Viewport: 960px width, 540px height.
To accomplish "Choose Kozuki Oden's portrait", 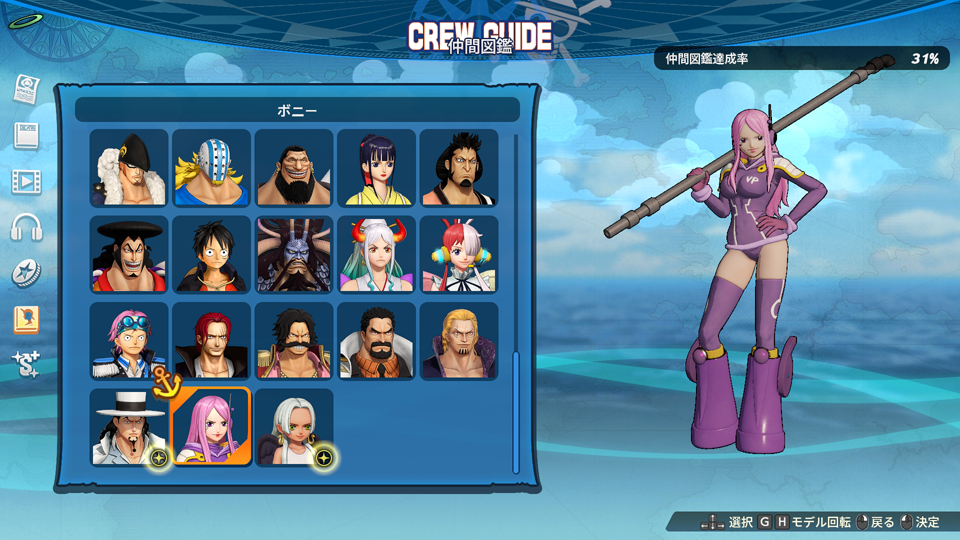I will point(129,254).
